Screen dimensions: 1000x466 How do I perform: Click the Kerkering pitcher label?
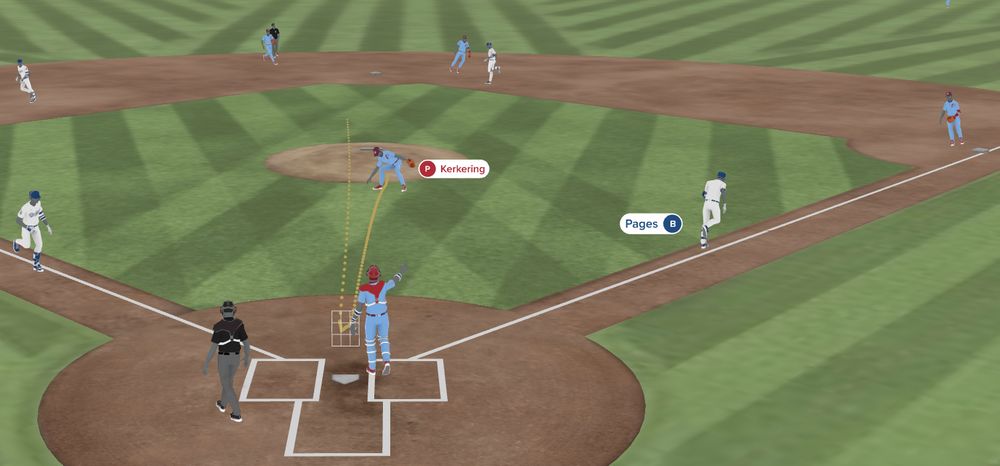(x=453, y=169)
